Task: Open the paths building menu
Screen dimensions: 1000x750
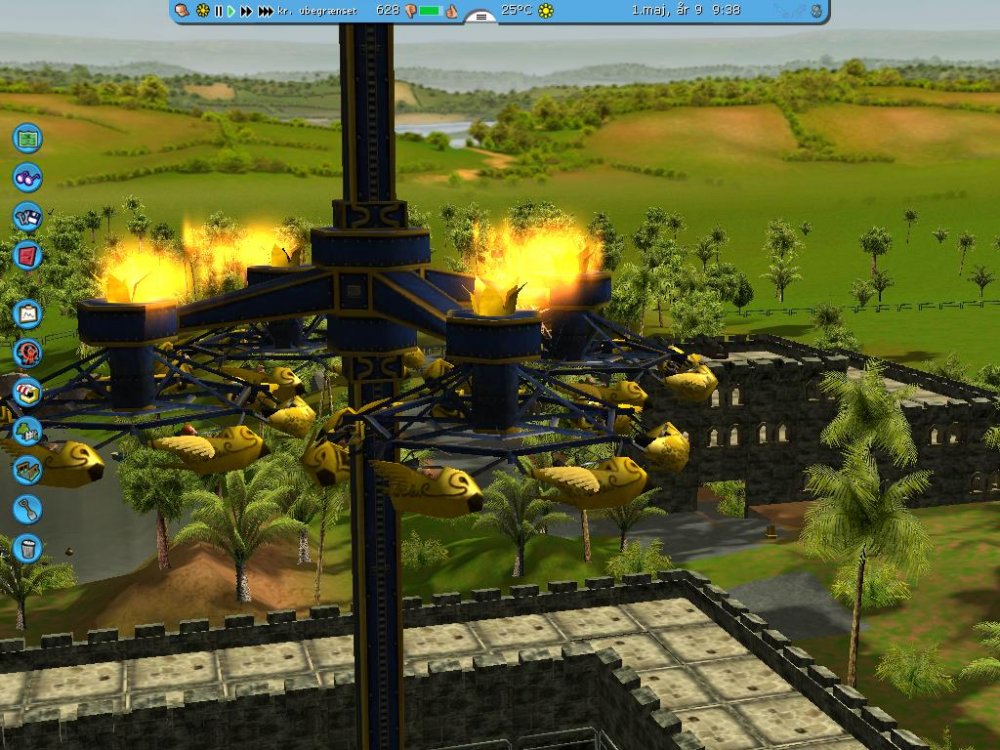Action: [27, 470]
